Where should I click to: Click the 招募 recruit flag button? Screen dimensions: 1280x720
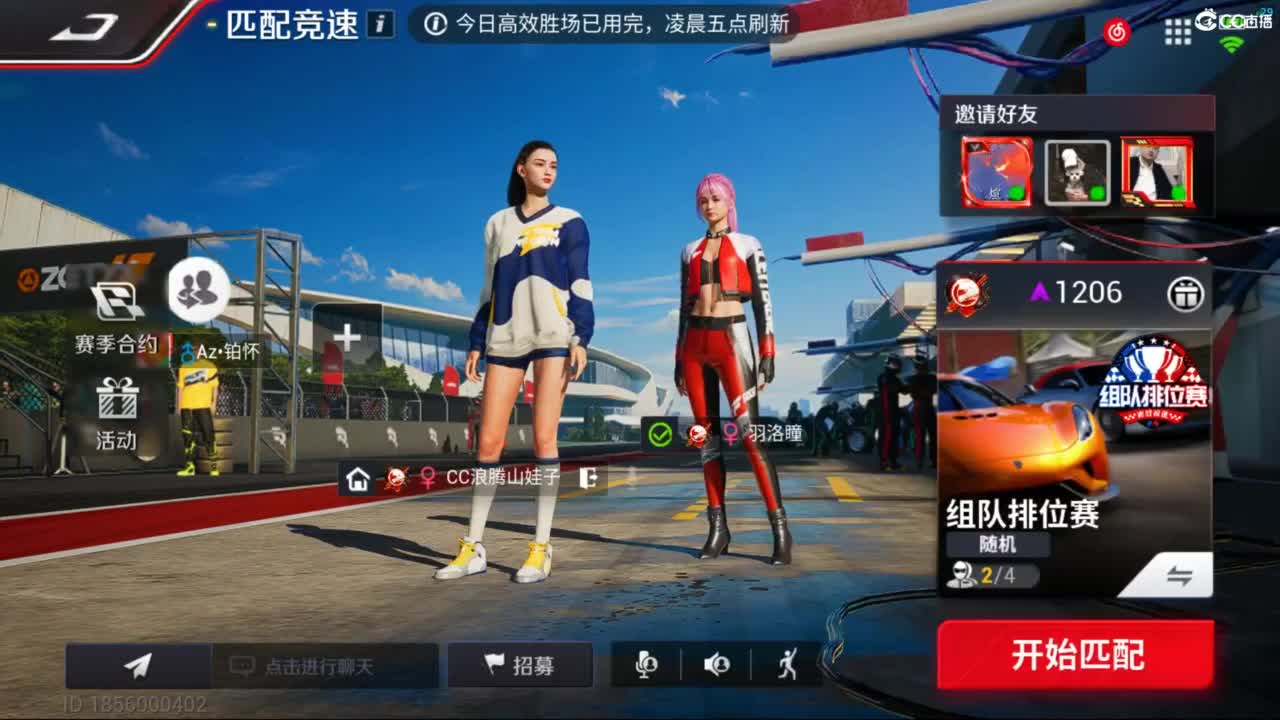(520, 664)
